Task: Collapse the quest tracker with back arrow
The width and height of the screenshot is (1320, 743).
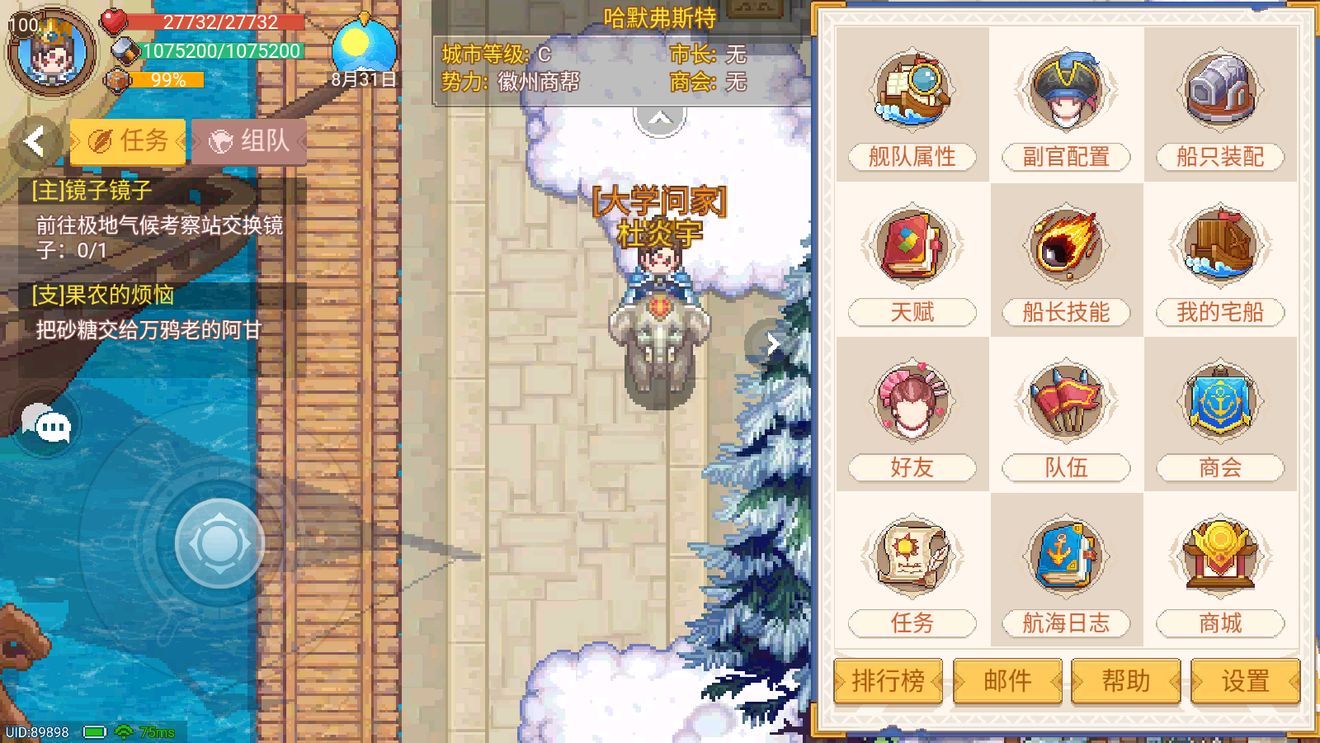Action: click(x=33, y=141)
